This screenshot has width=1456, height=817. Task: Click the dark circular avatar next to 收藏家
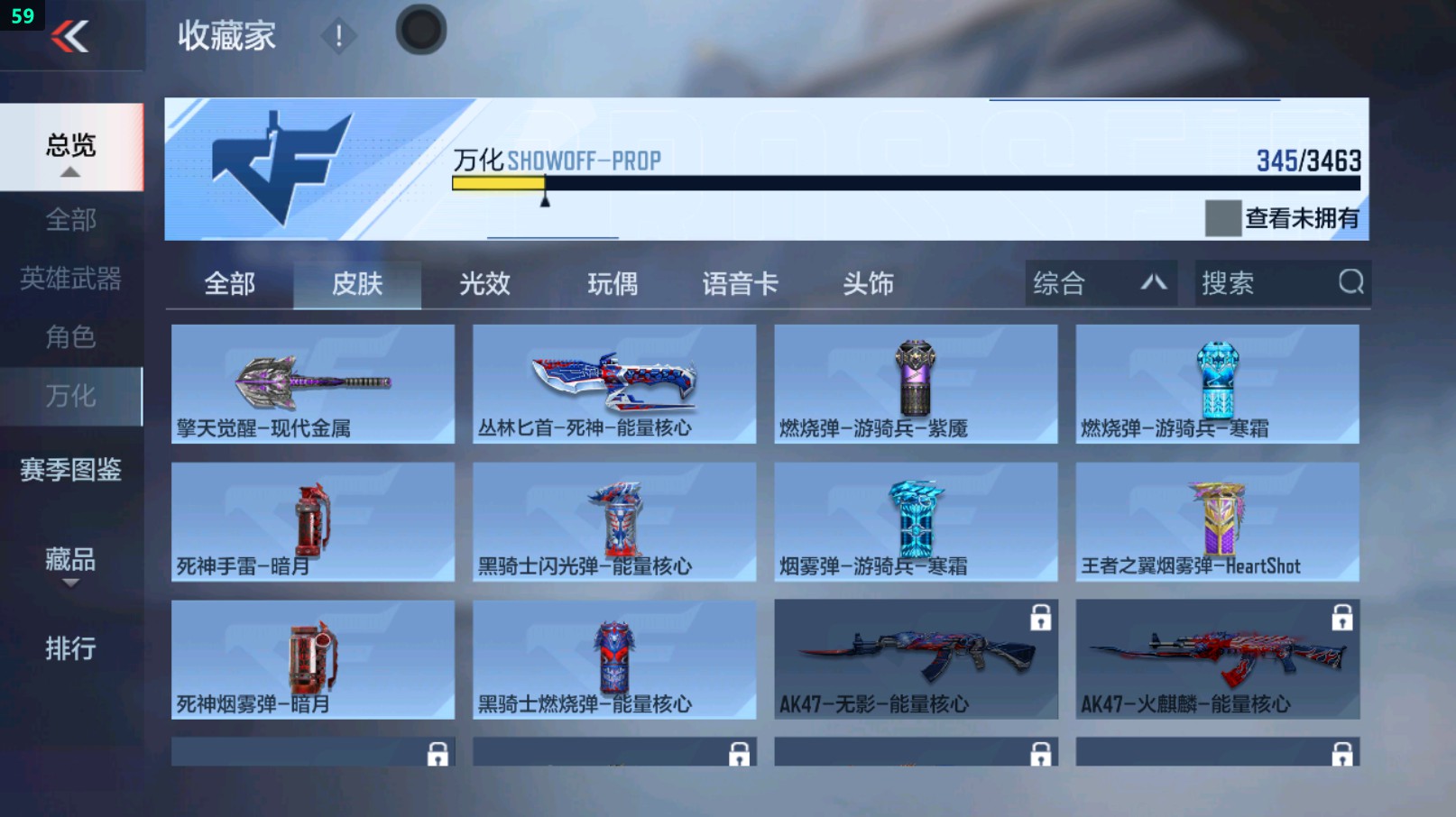pos(420,28)
